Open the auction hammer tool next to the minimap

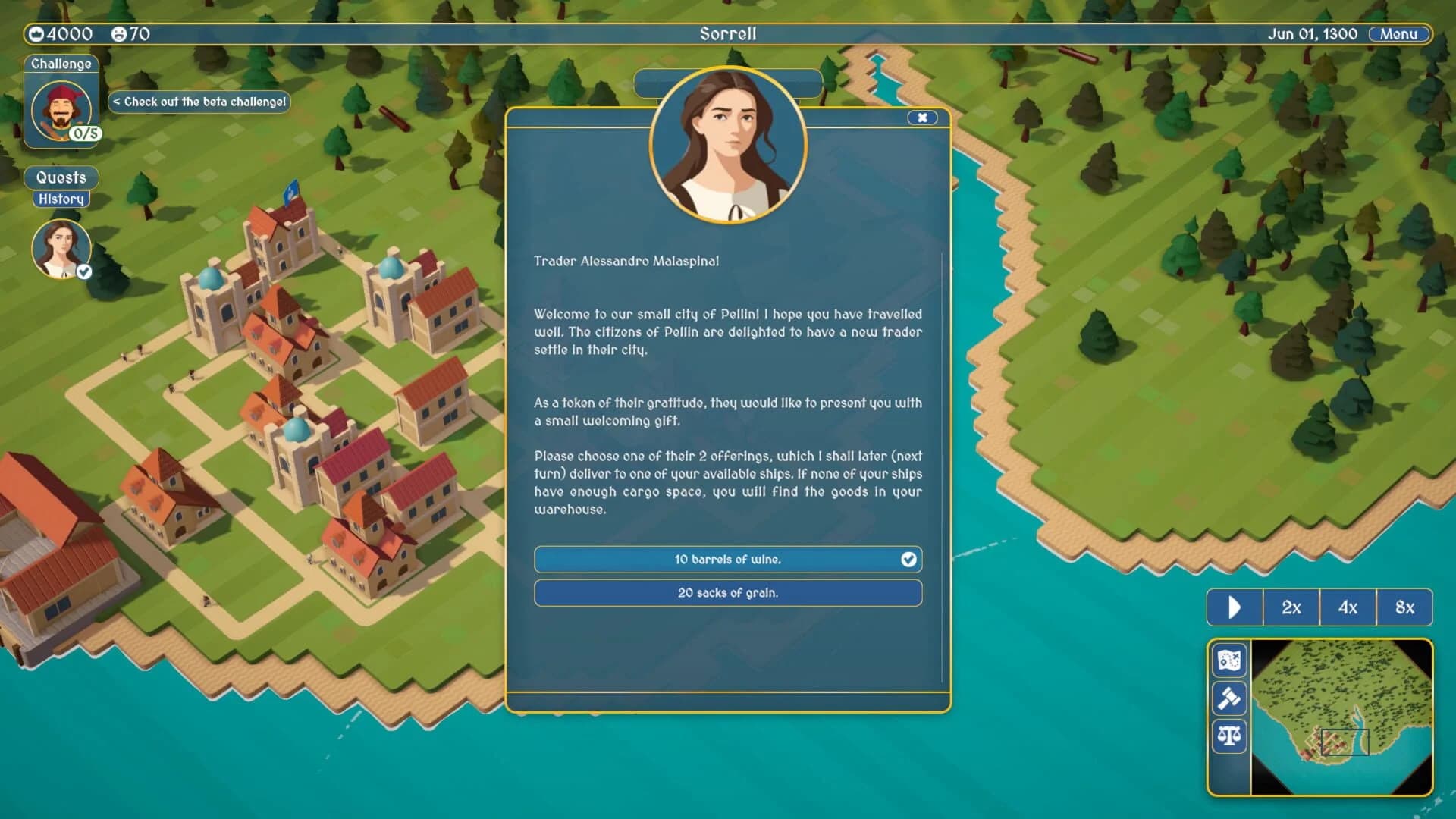click(x=1230, y=698)
